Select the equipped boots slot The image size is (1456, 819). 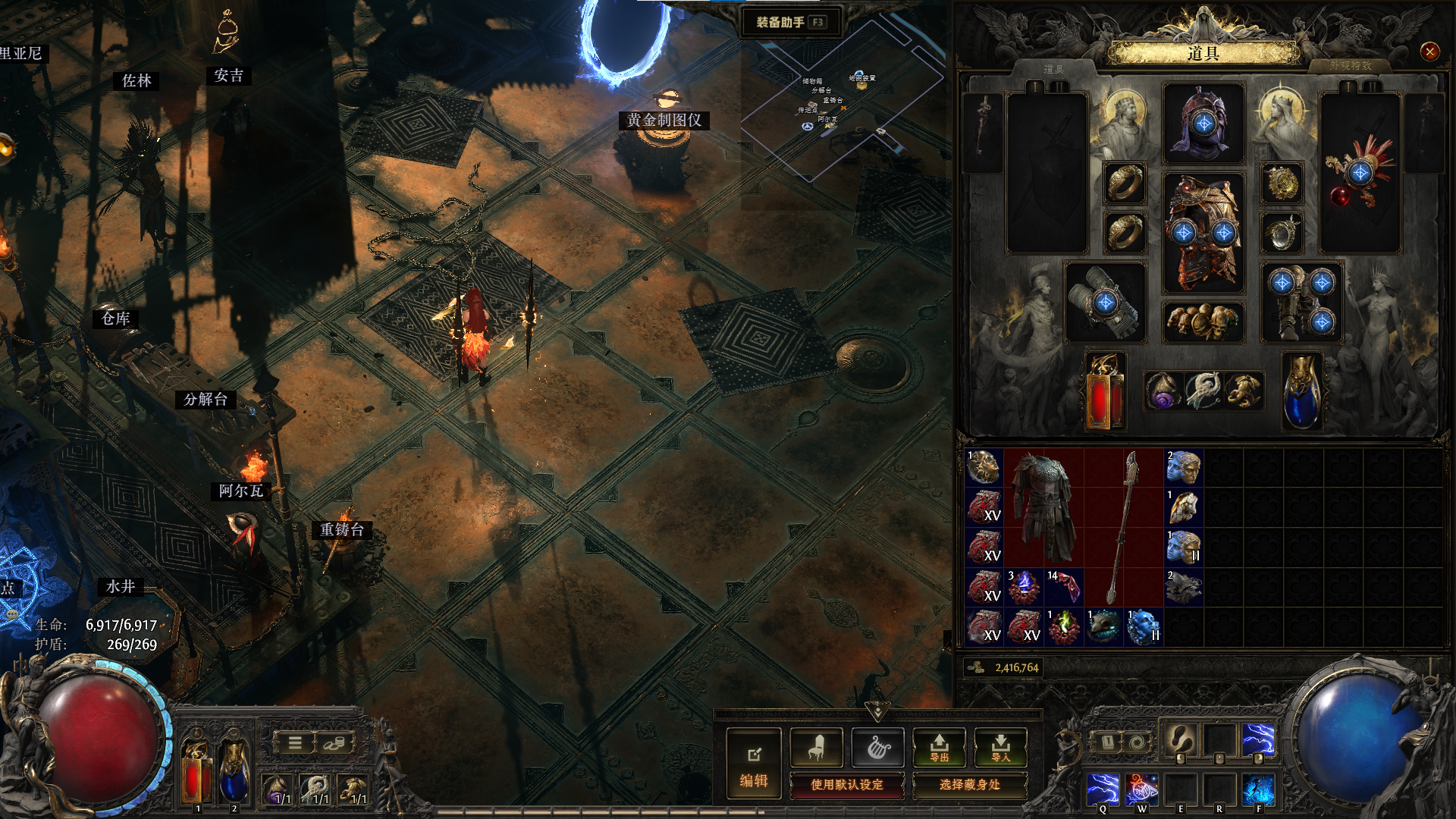[1301, 303]
